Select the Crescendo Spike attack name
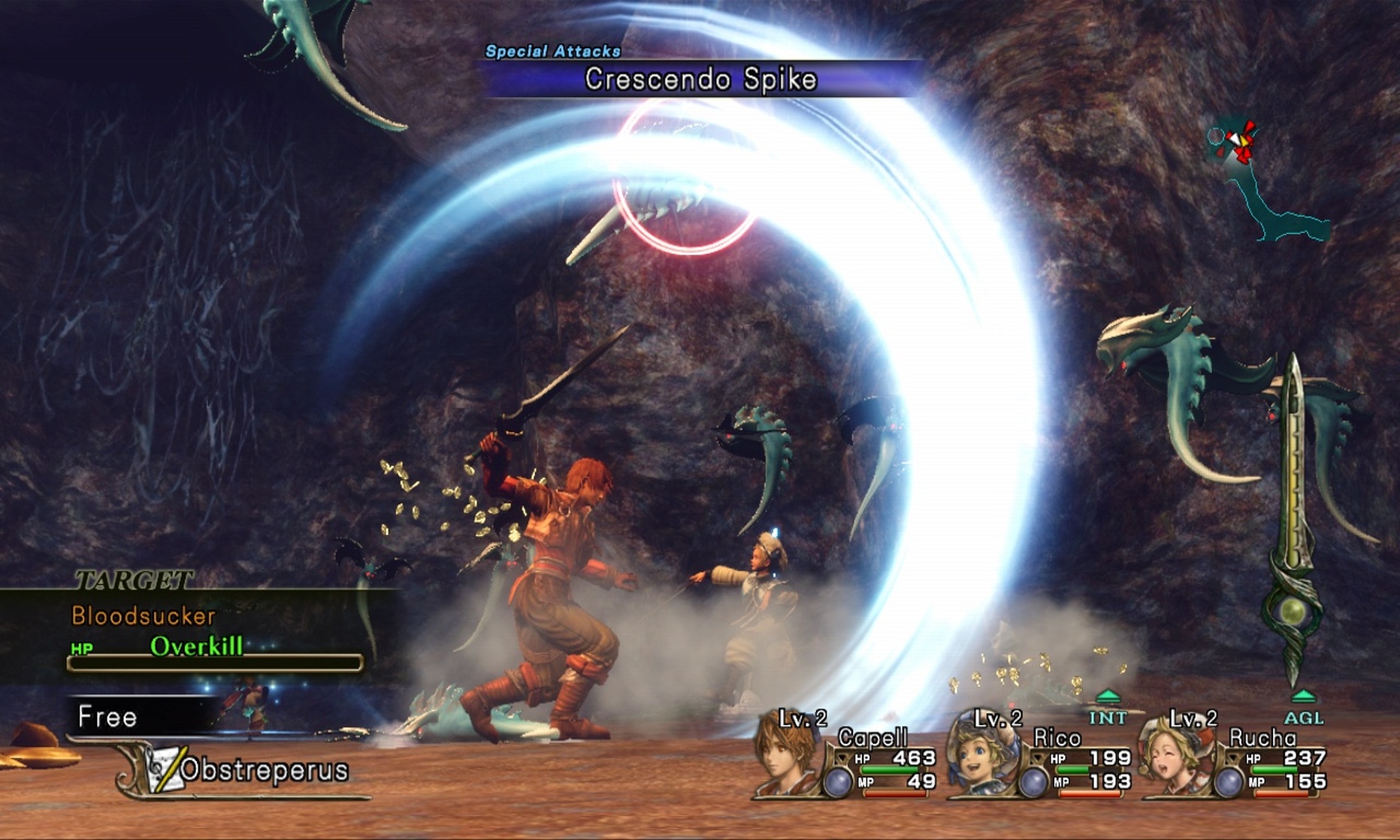The width and height of the screenshot is (1400, 840). point(700,77)
